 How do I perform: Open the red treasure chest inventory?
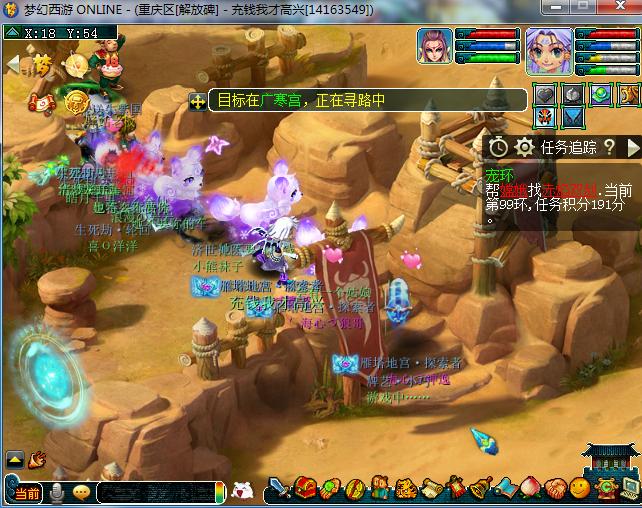(305, 489)
